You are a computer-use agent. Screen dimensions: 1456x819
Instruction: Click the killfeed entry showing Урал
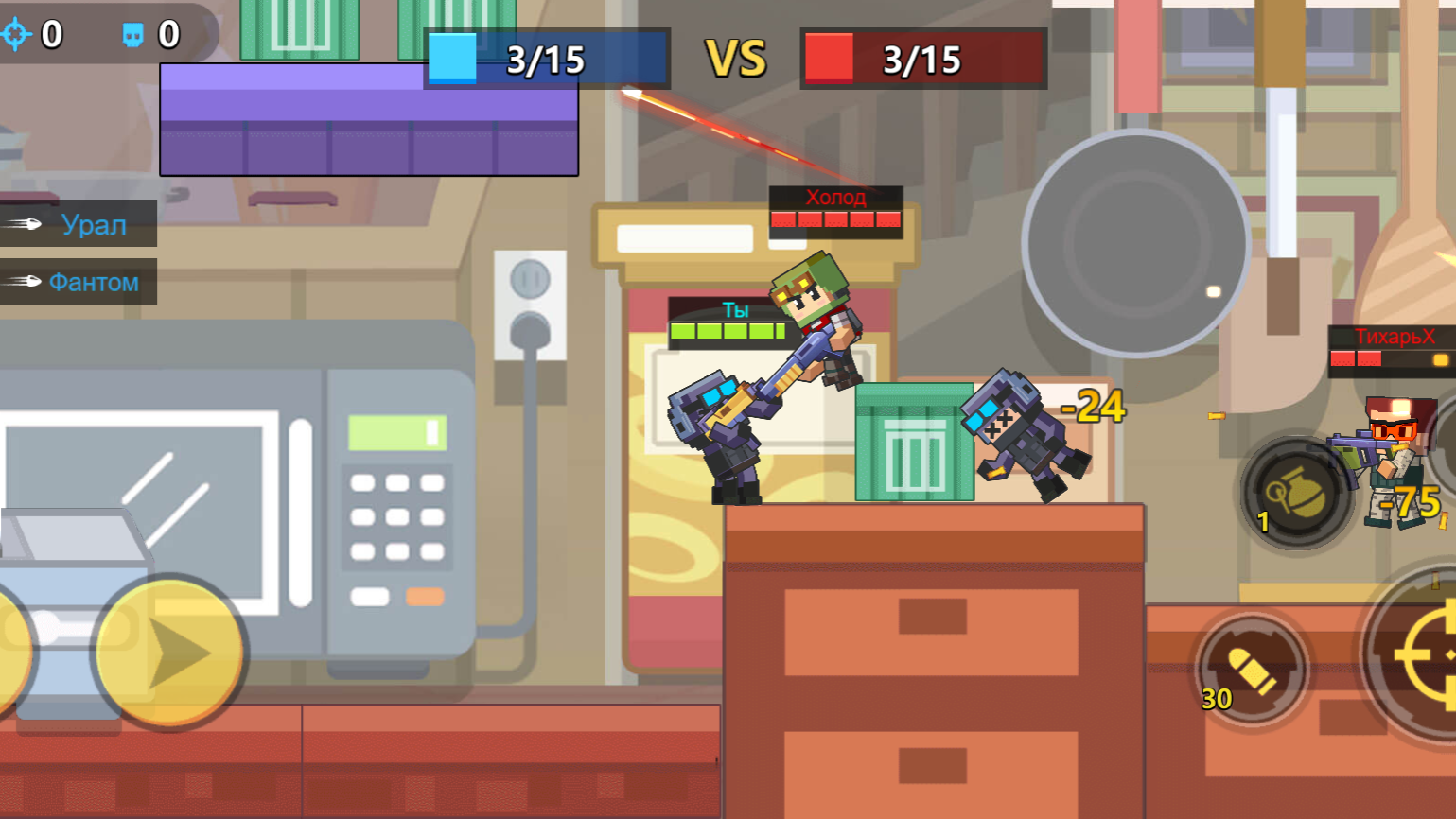92,225
